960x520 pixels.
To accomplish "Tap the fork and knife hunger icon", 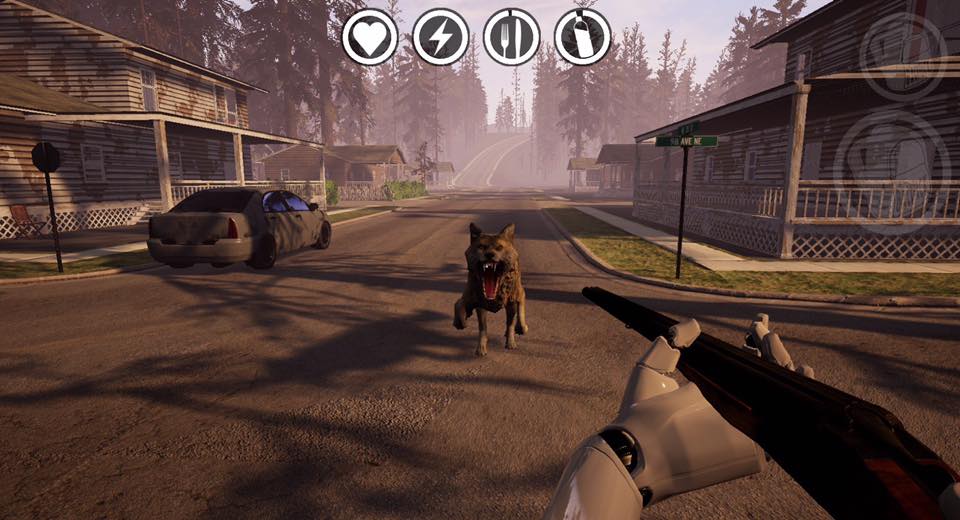I will [x=512, y=37].
